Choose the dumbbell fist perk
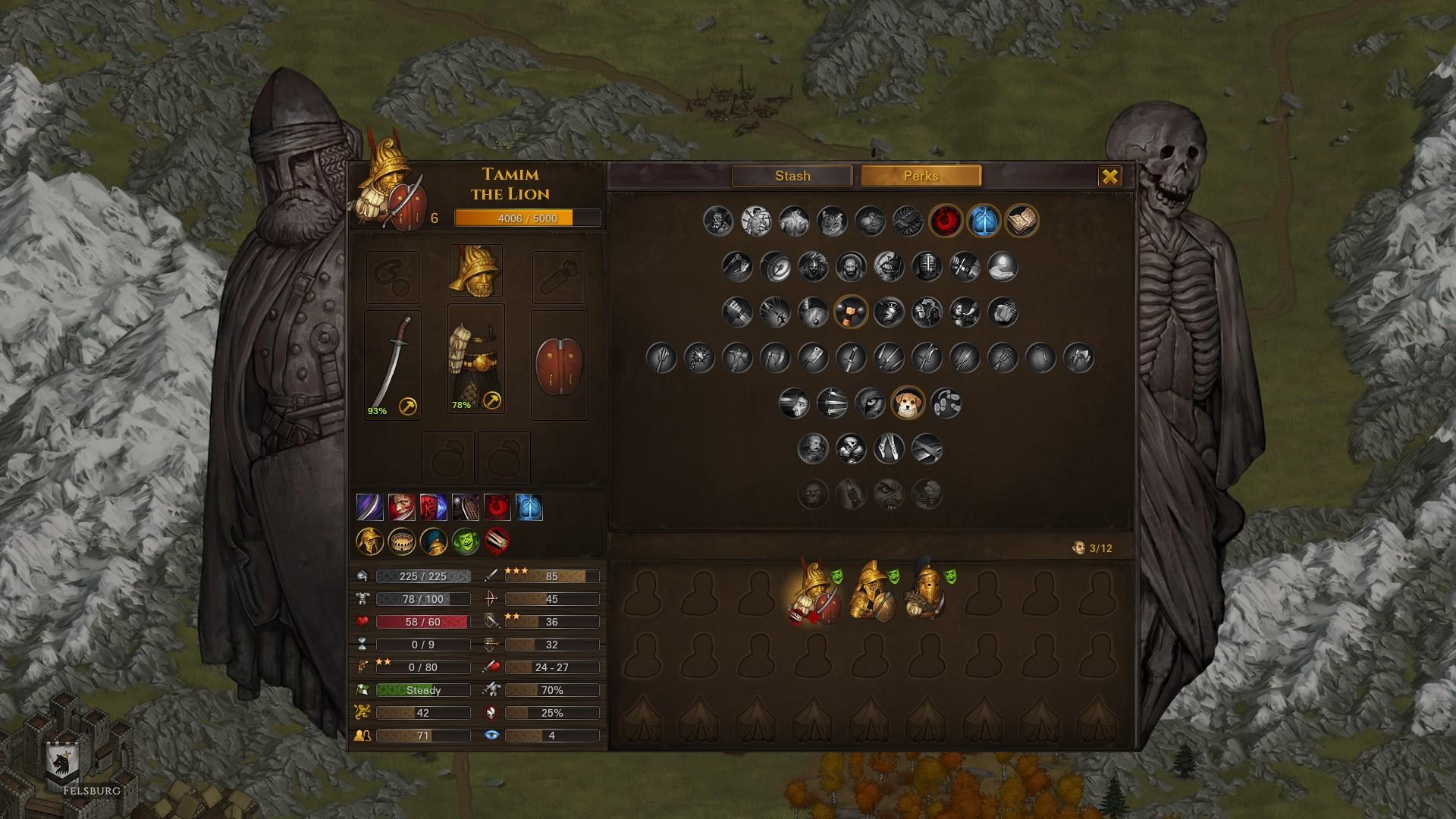 pyautogui.click(x=851, y=312)
